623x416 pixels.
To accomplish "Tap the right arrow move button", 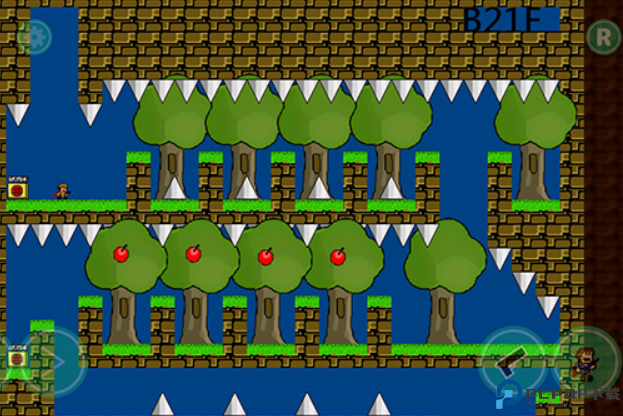I will point(58,361).
